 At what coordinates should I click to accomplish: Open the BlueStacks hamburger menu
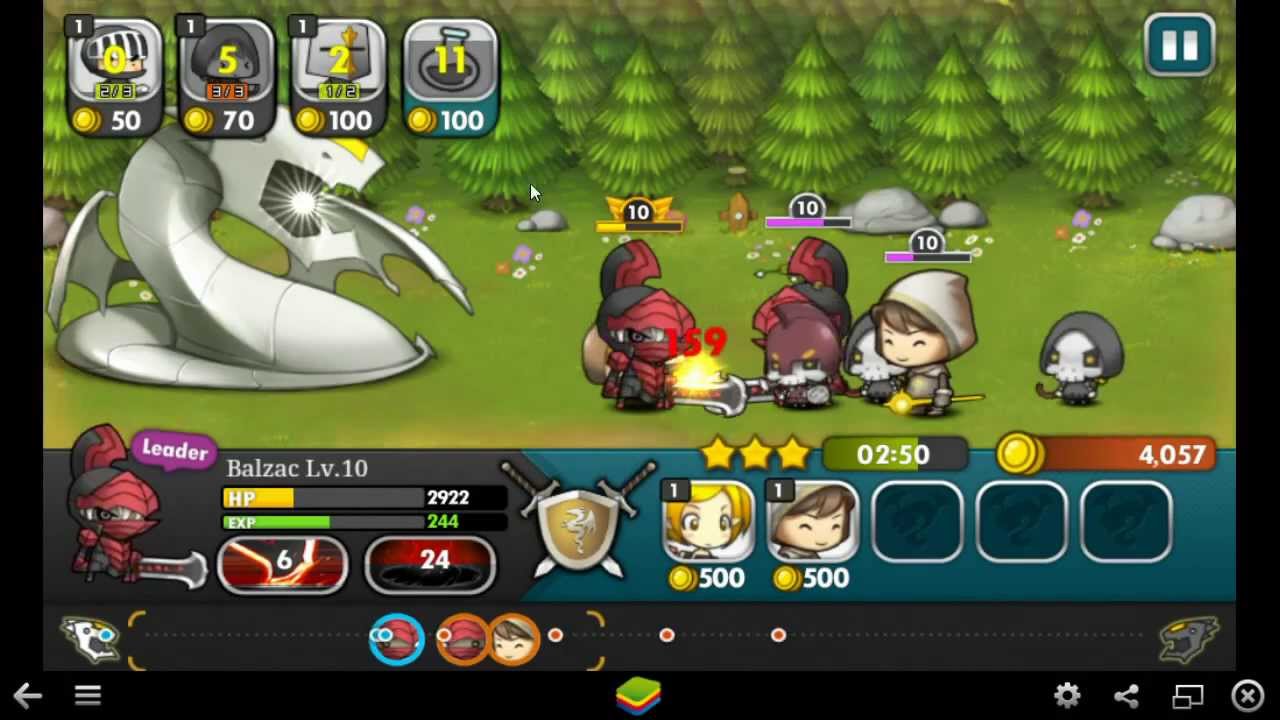88,696
